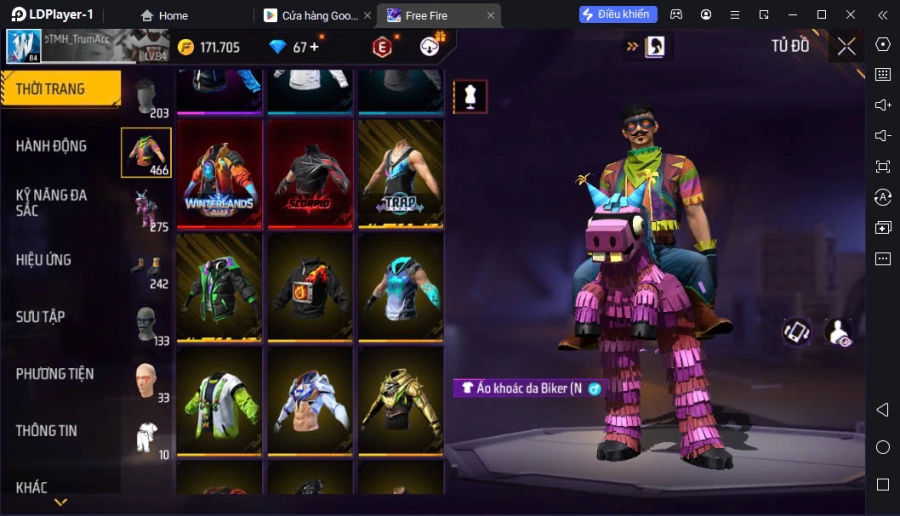Open the Phương Tiện category

[55, 374]
